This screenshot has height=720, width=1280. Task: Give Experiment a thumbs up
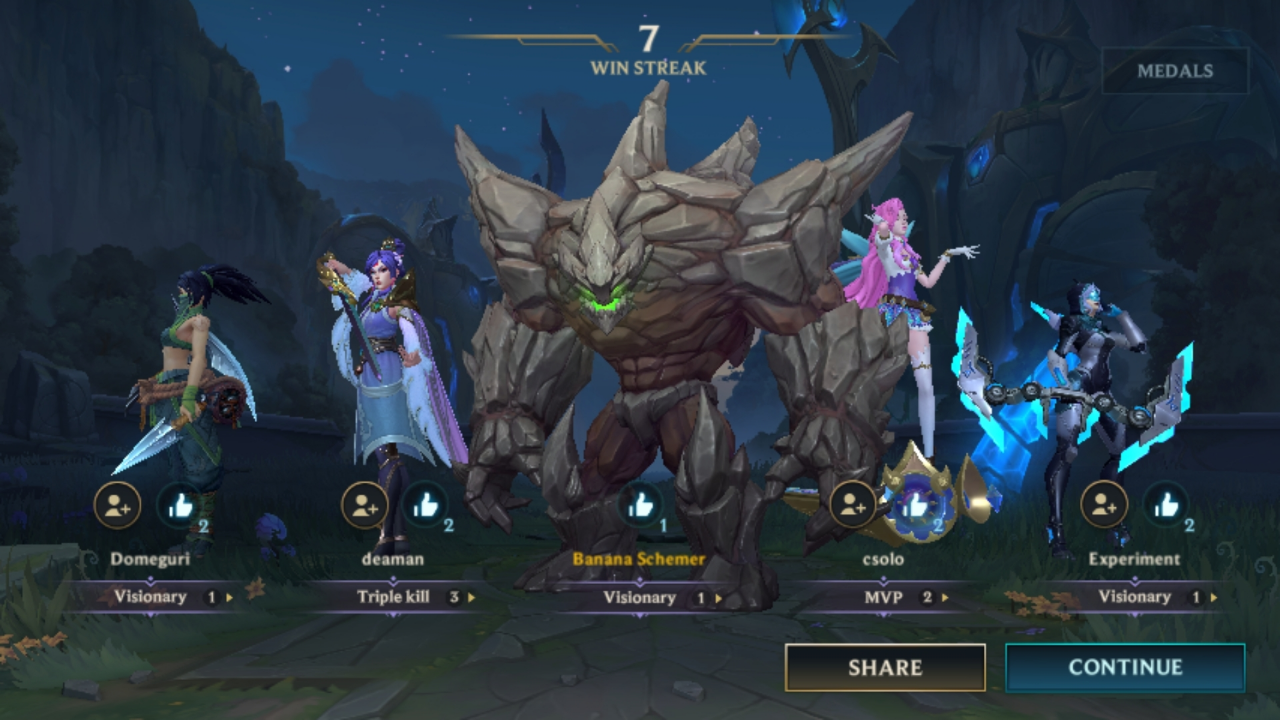point(1166,505)
